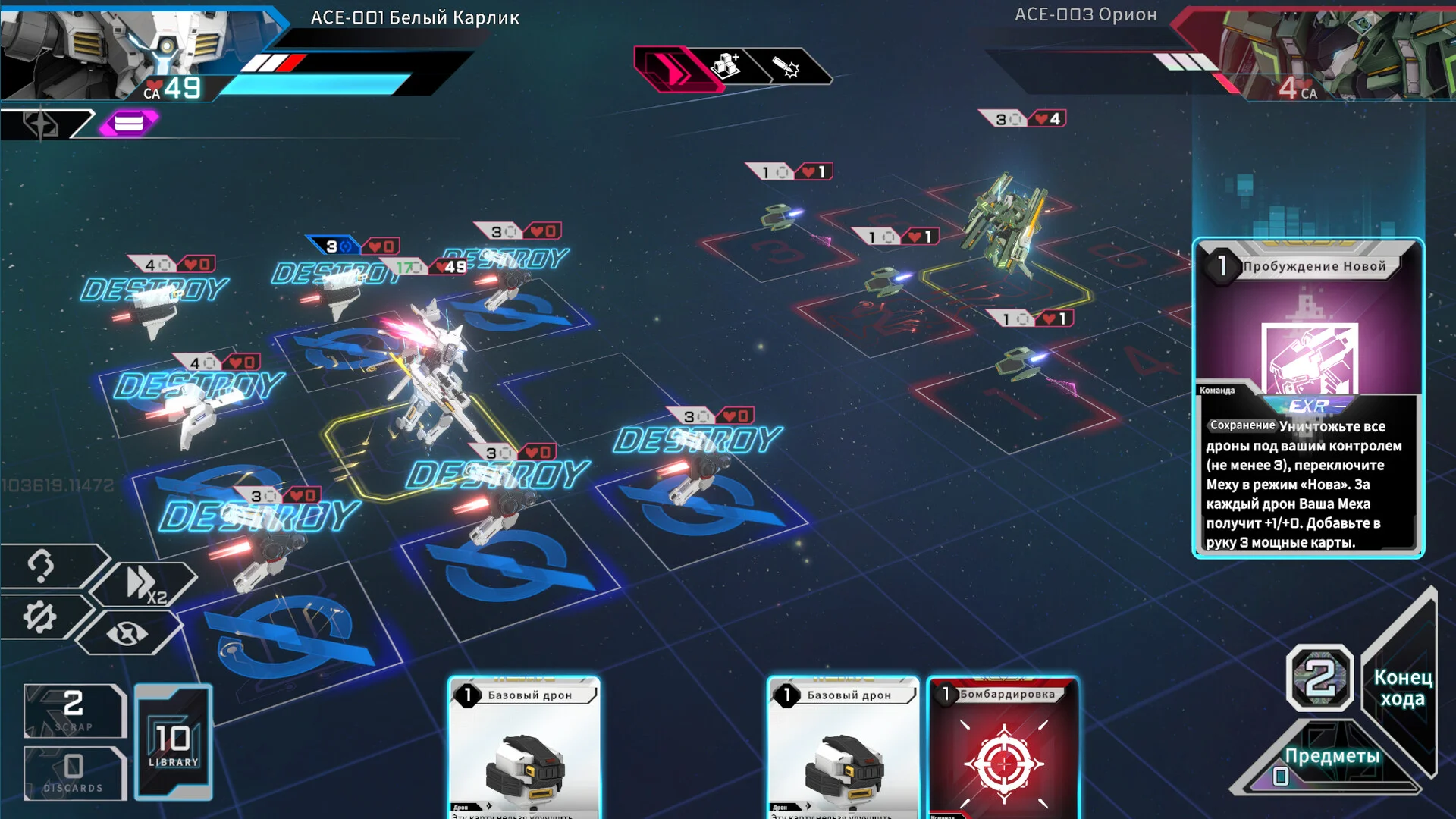Screen dimensions: 1456x819
Task: Open settings via the gear icon
Action: [x=39, y=617]
